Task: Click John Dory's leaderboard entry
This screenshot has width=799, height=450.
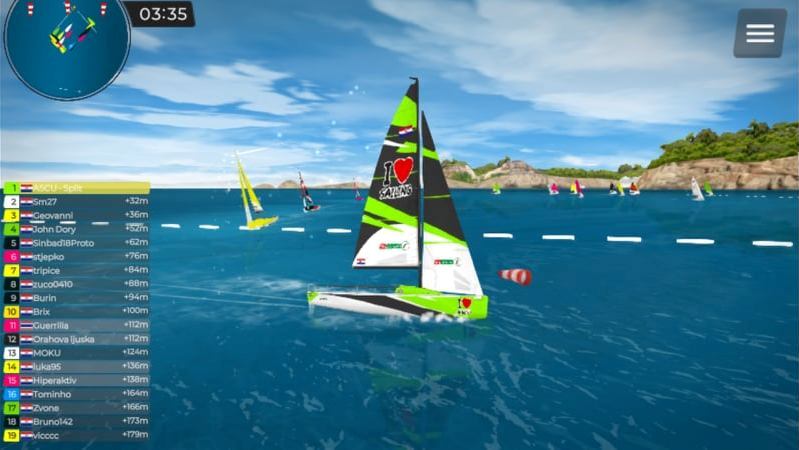Action: click(76, 229)
